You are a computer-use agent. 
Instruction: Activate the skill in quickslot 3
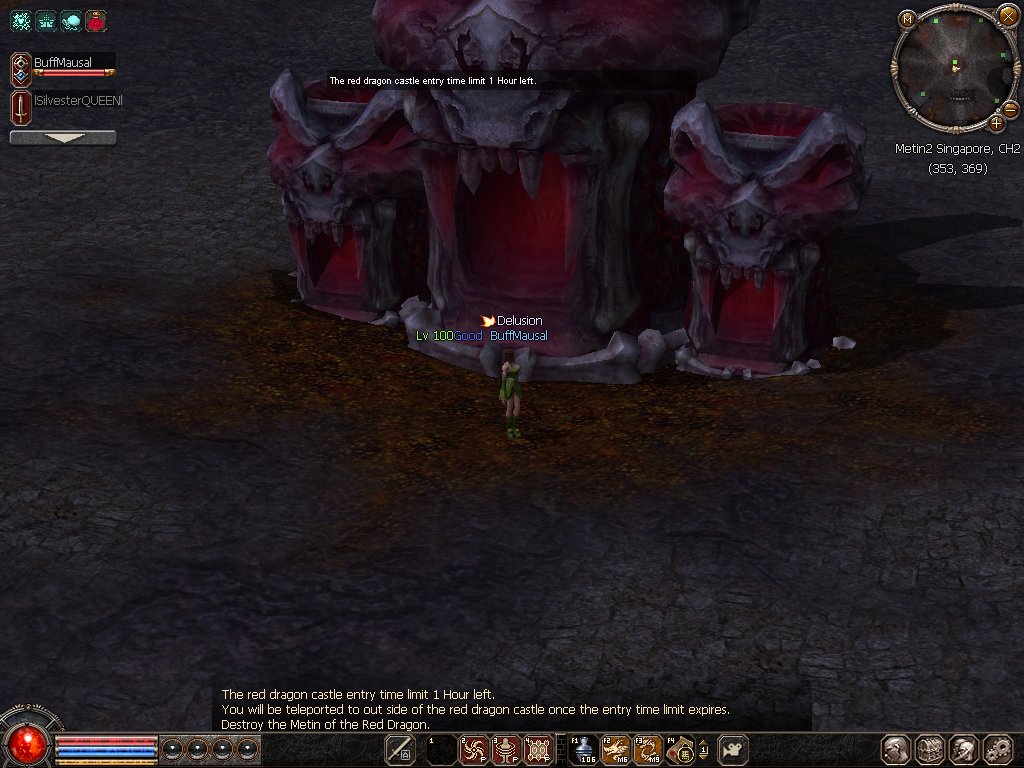[x=506, y=749]
